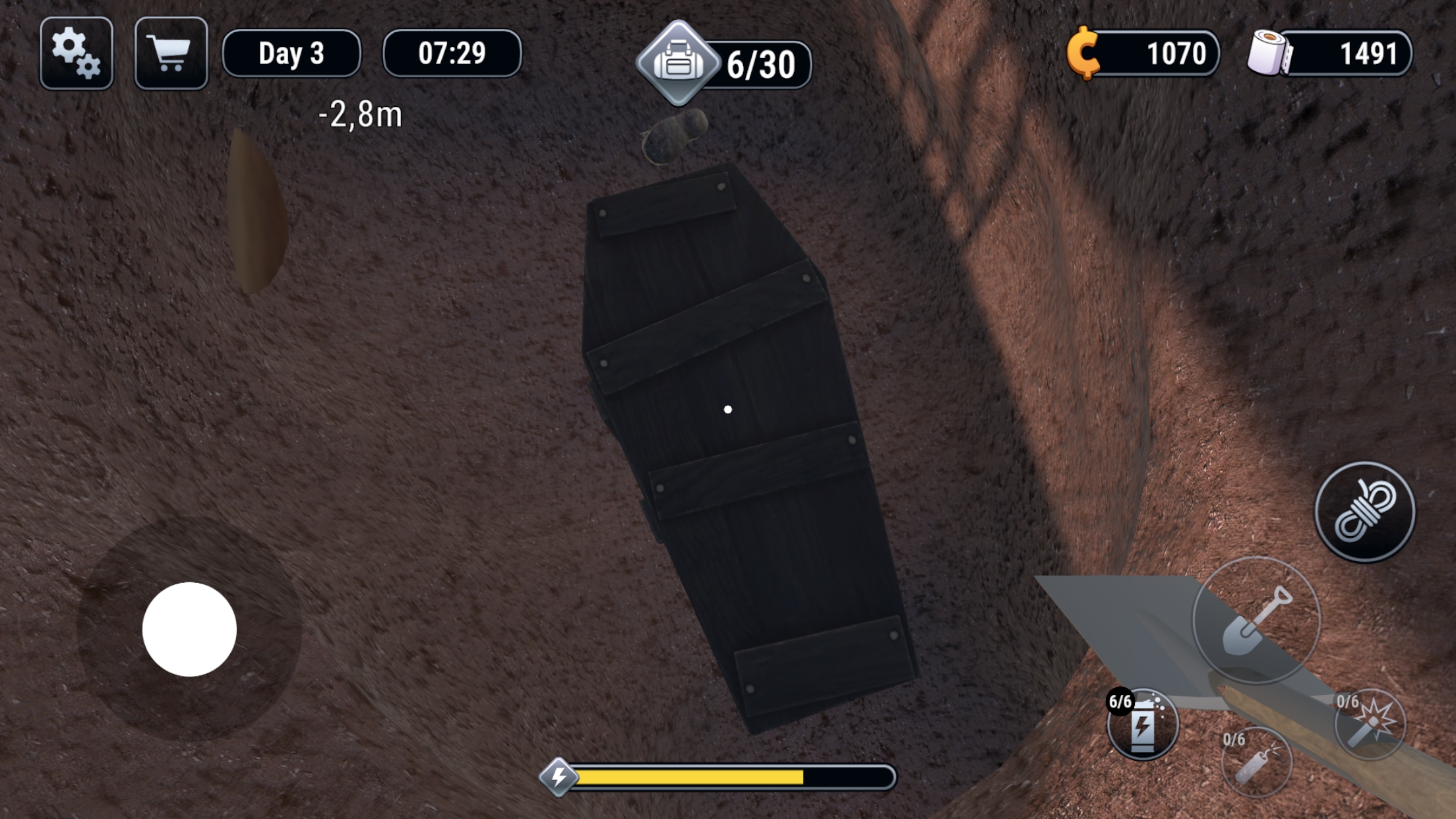Click the toilet paper roll icon

(1269, 53)
